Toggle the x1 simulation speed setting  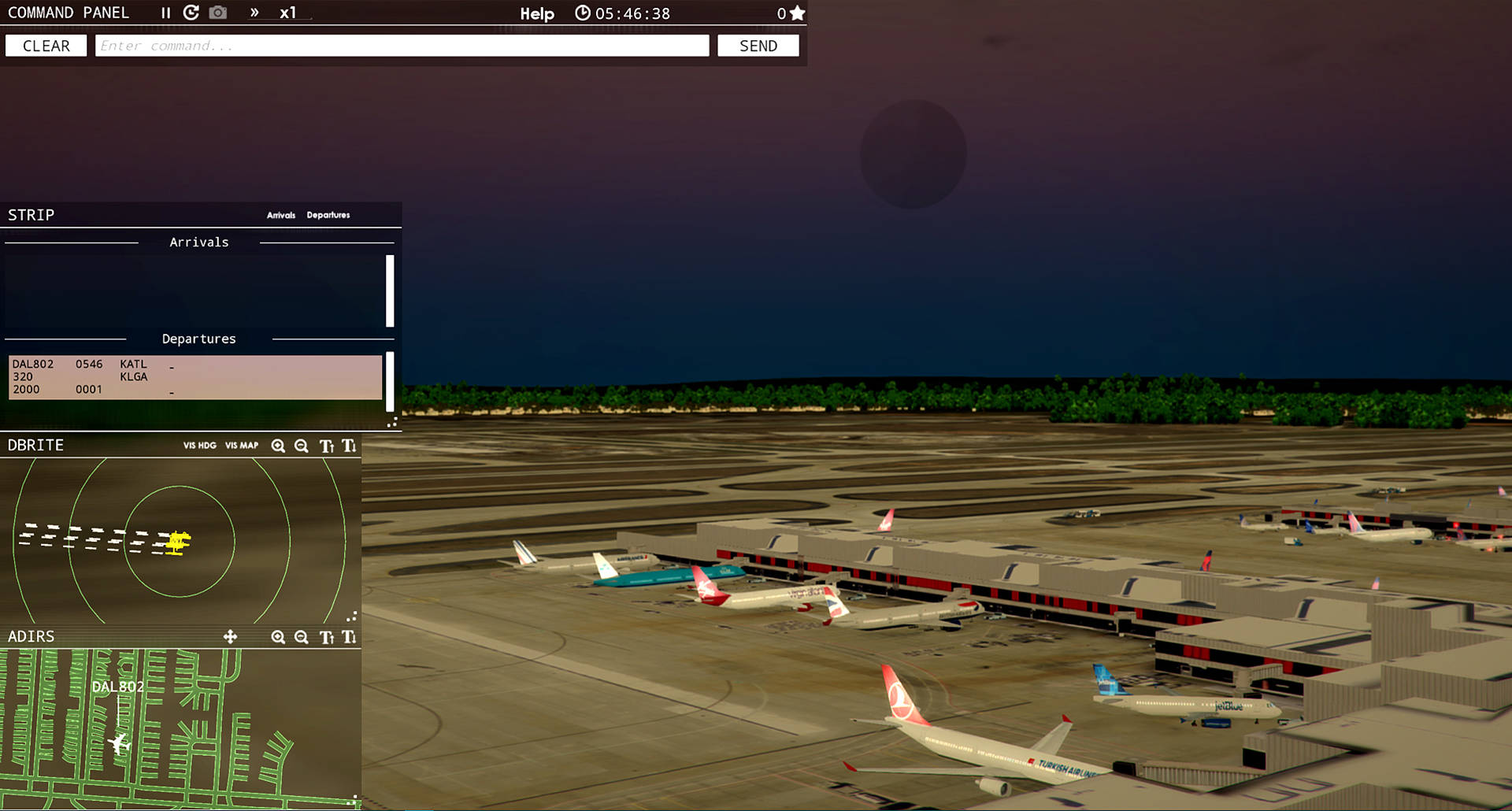click(288, 12)
